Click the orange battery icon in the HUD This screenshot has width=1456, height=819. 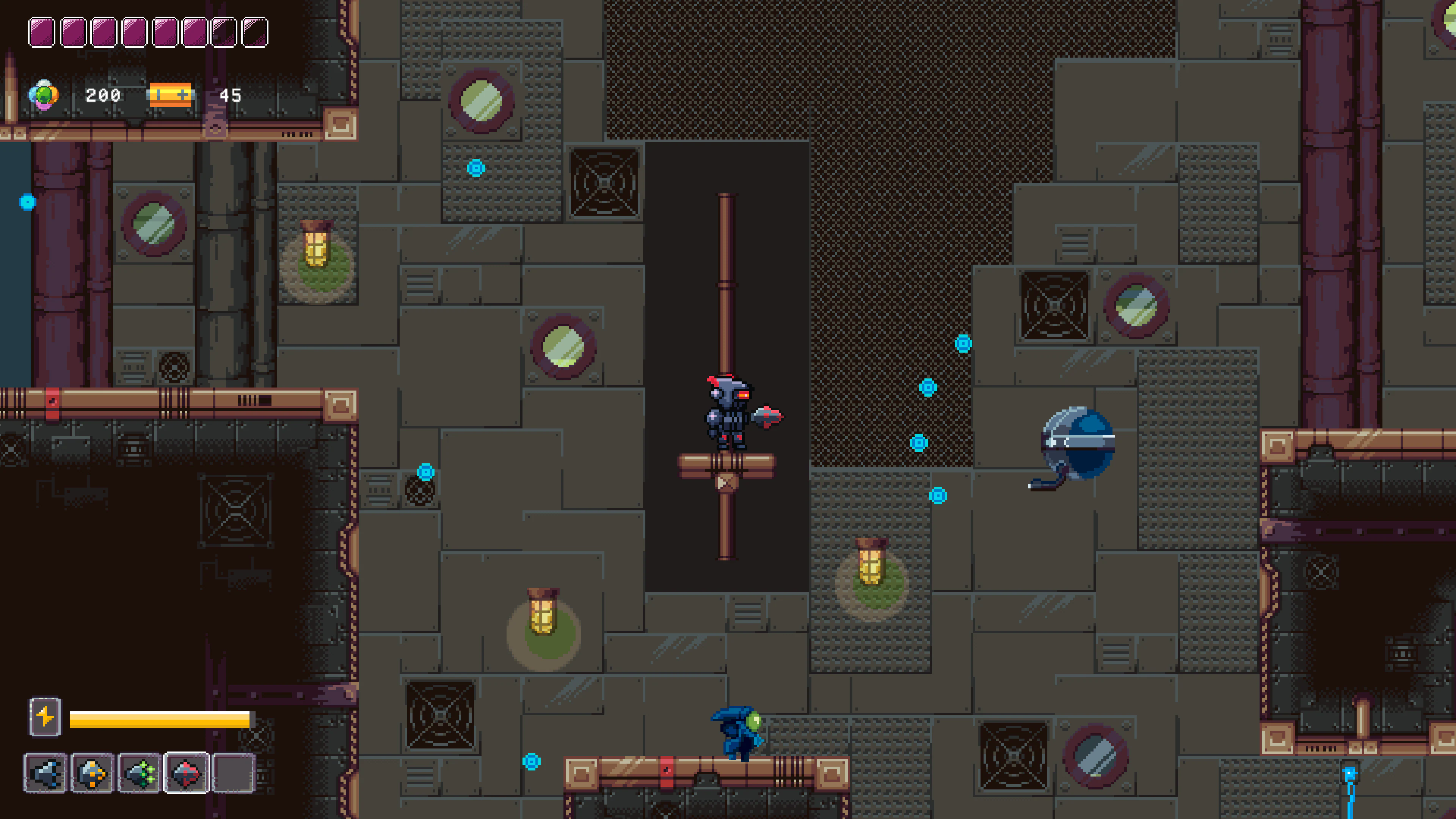pyautogui.click(x=171, y=94)
